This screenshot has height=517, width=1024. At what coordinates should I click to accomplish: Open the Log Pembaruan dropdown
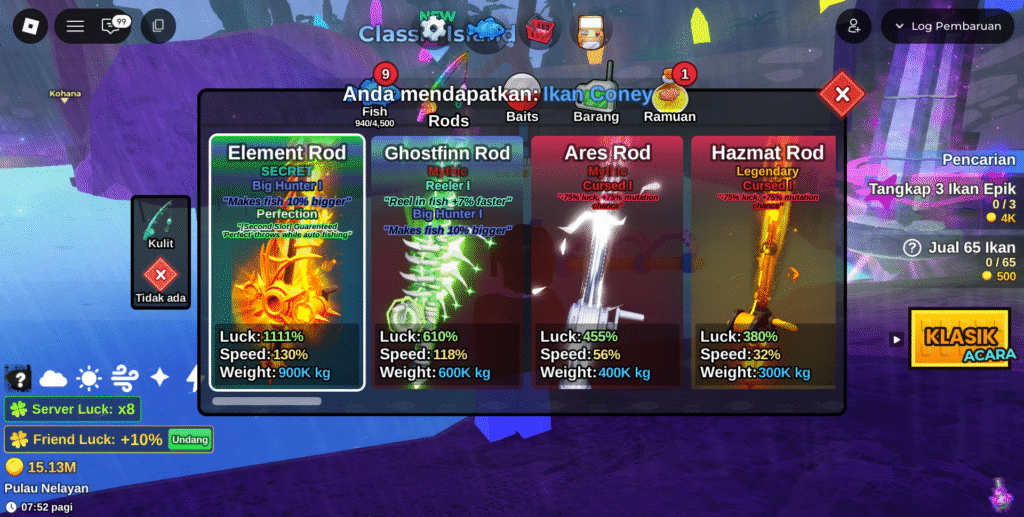[947, 26]
